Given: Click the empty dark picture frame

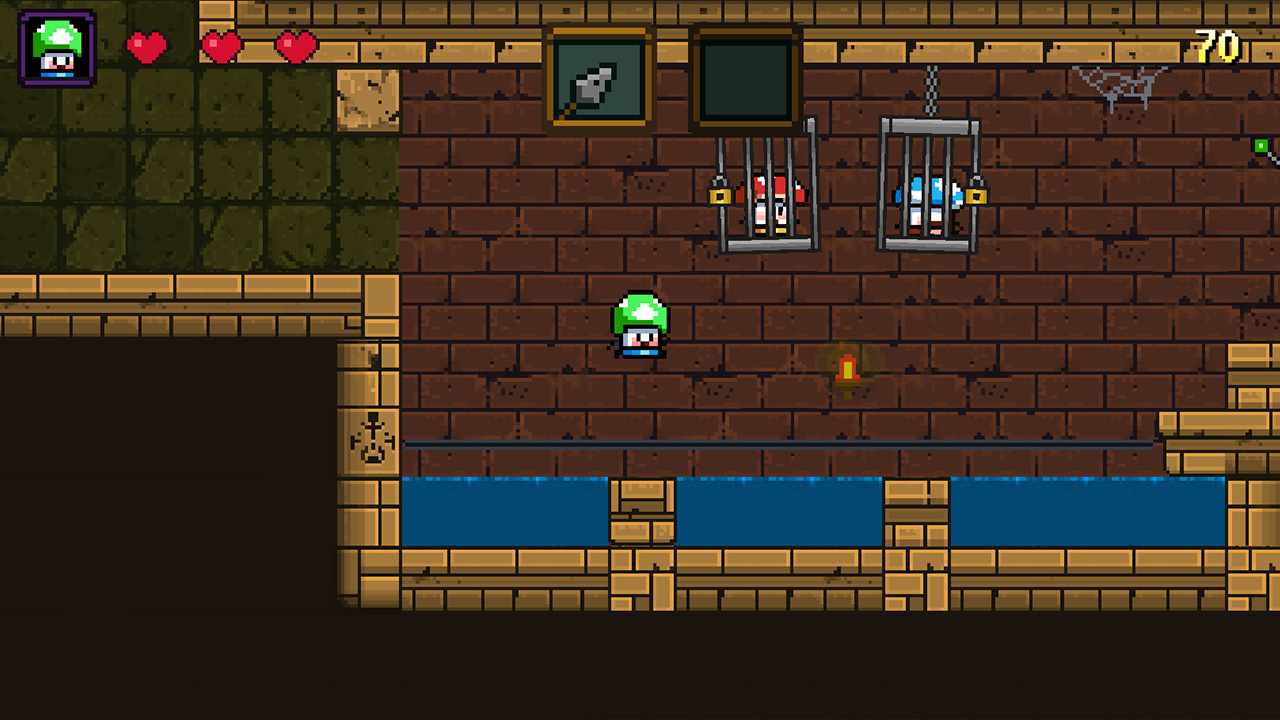Looking at the screenshot, I should pos(745,78).
